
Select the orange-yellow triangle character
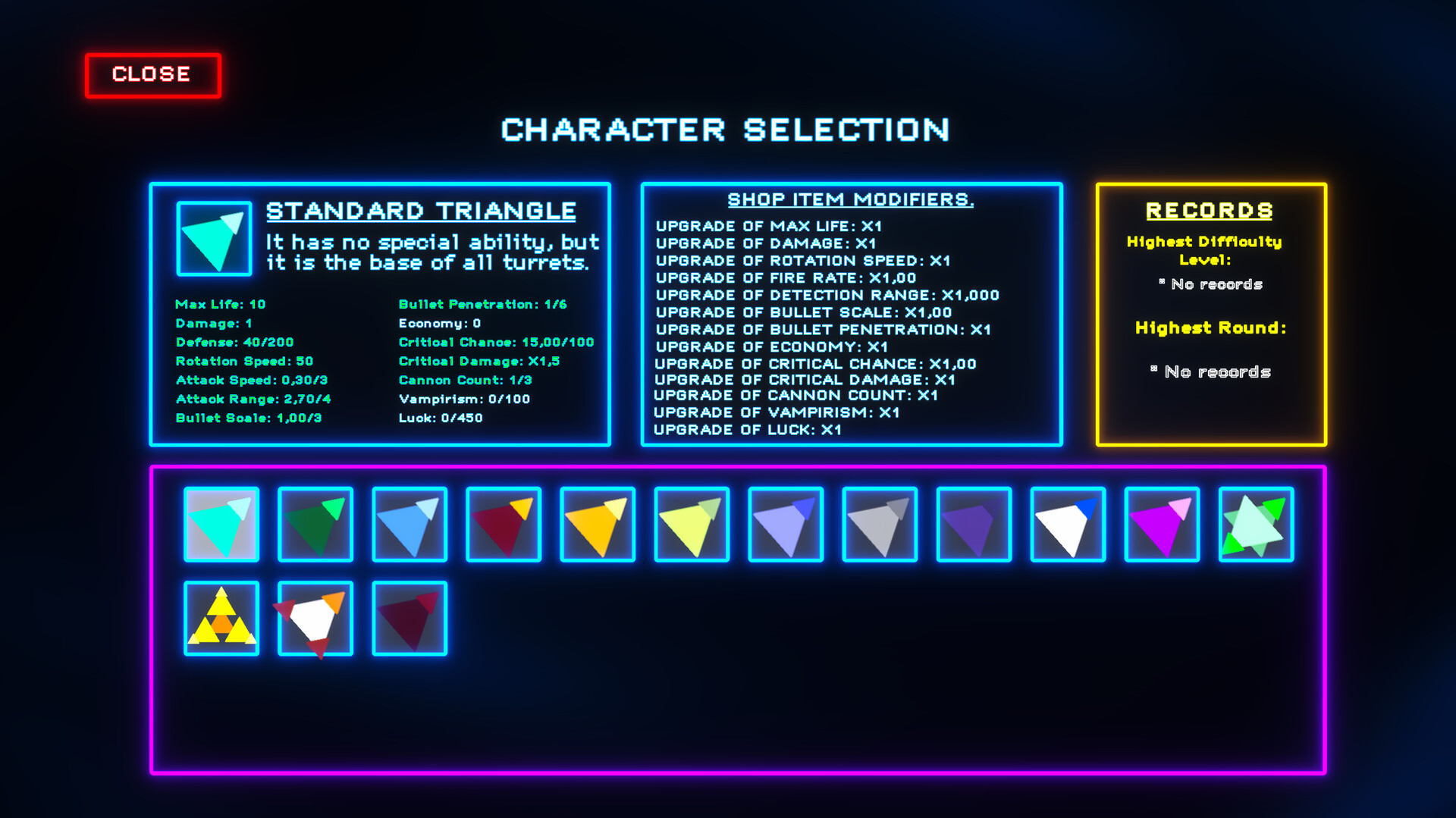[x=597, y=525]
